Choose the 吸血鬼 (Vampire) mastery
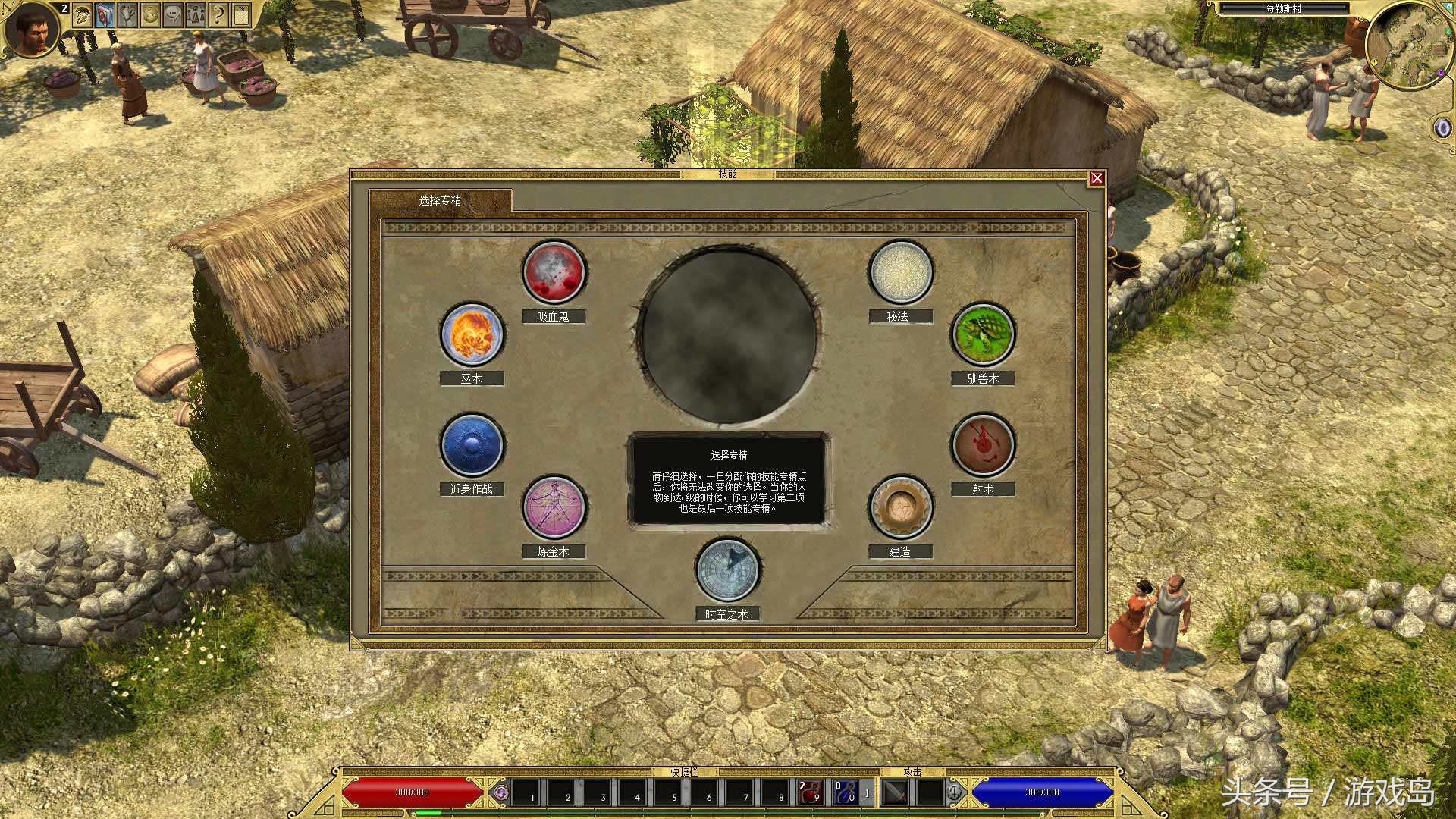Screen dimensions: 1456x819 554,271
